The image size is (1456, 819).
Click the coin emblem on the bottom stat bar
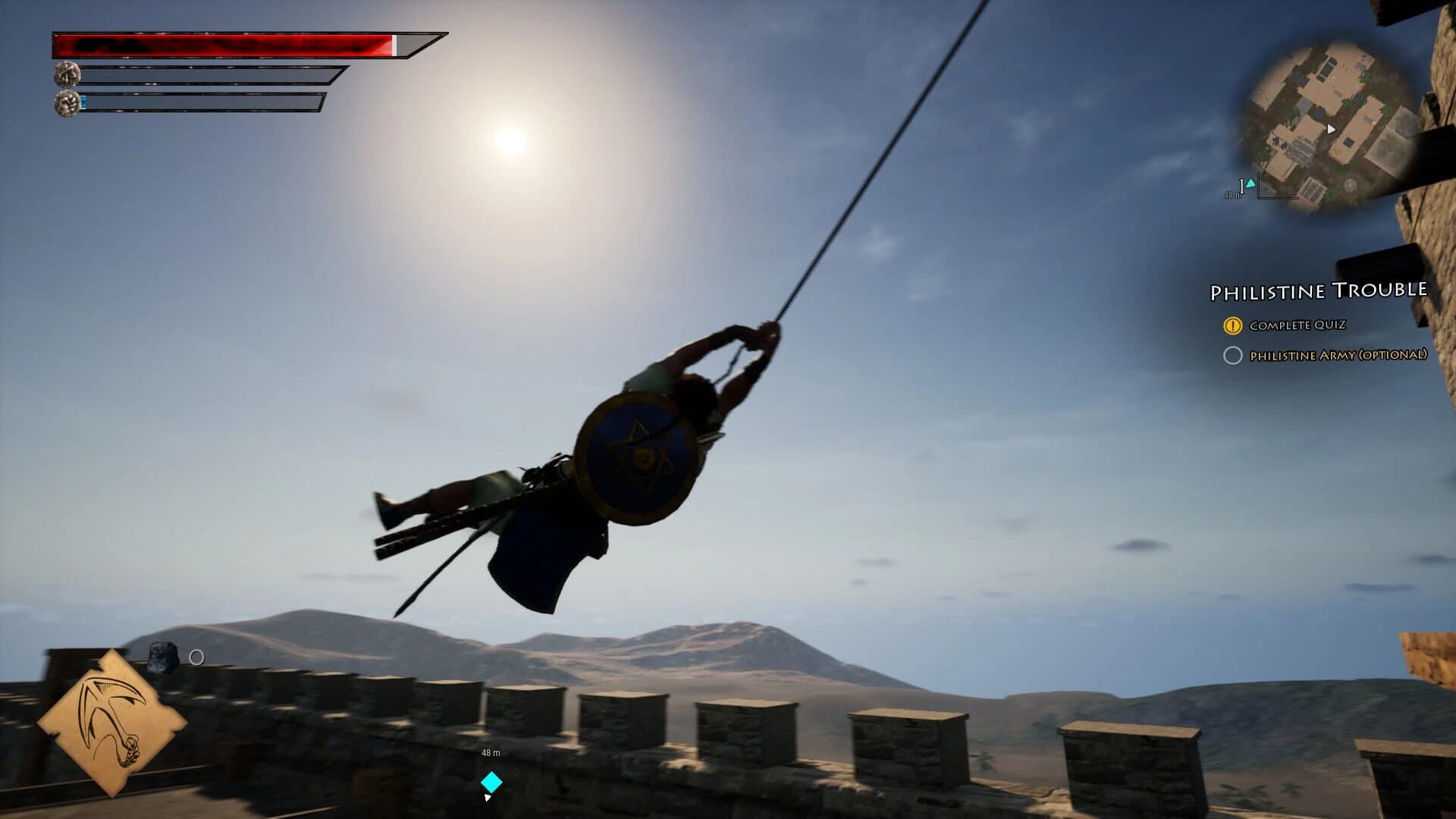point(67,104)
